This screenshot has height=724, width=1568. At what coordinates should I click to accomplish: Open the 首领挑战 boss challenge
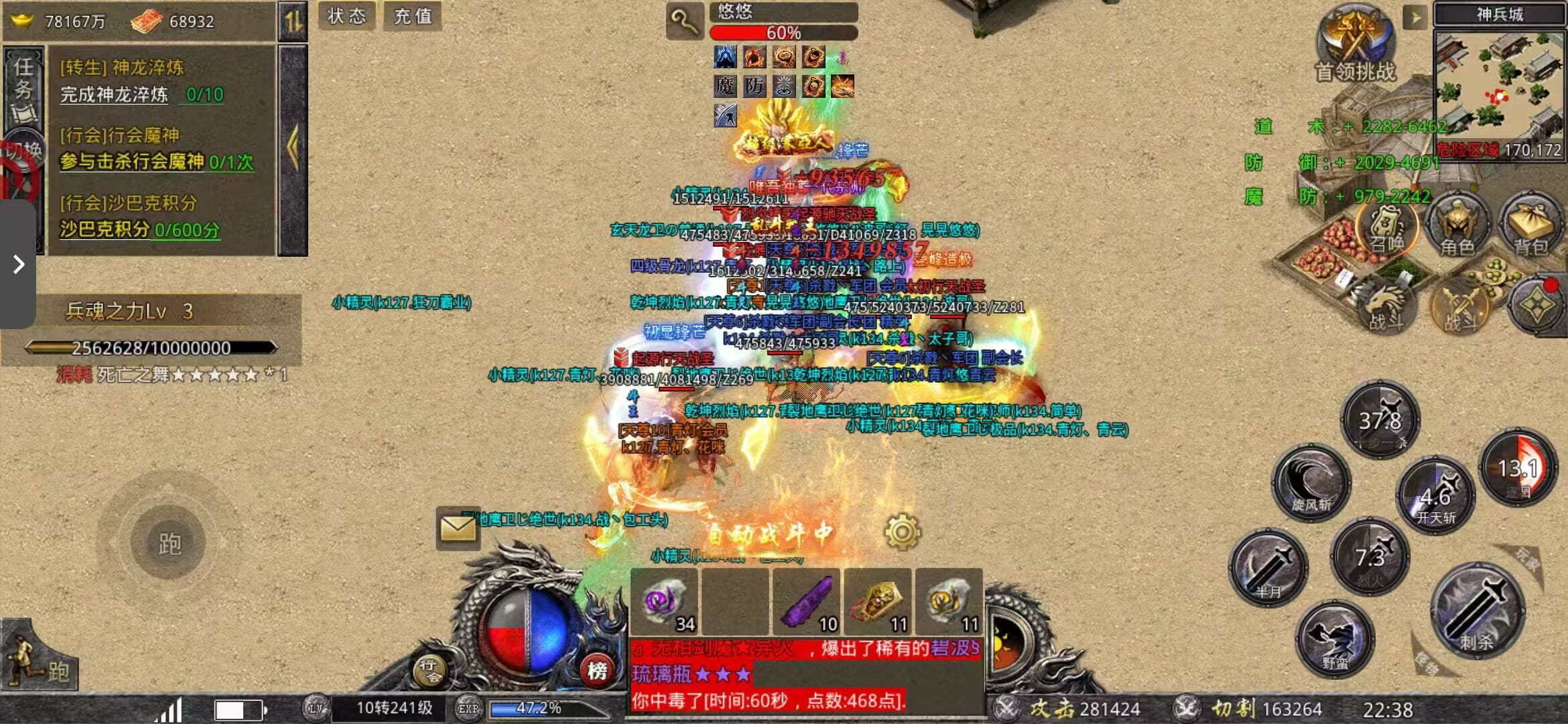click(1356, 44)
